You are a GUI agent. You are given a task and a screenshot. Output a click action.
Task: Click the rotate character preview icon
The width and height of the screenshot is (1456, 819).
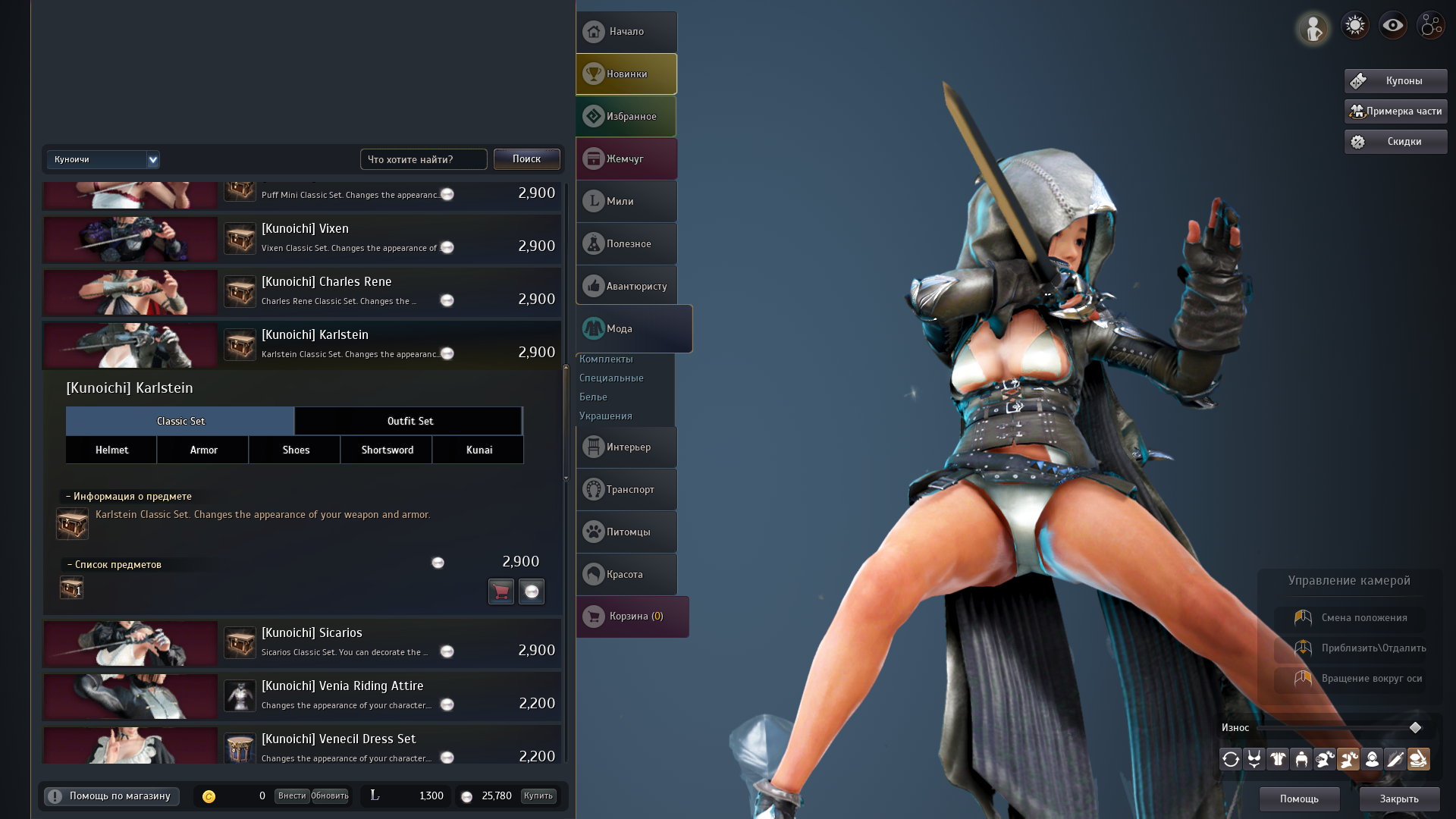(1230, 758)
